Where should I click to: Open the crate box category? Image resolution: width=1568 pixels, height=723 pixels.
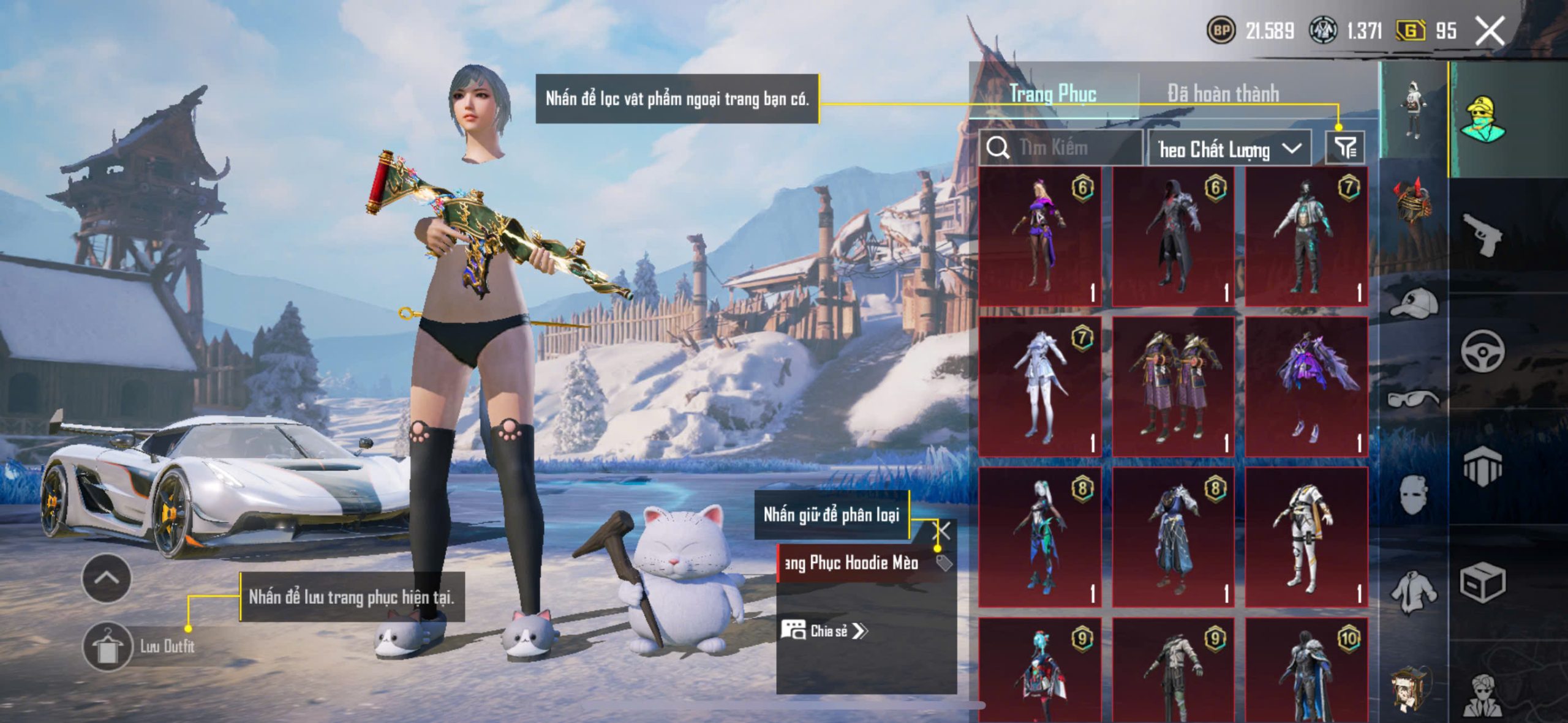(1482, 582)
